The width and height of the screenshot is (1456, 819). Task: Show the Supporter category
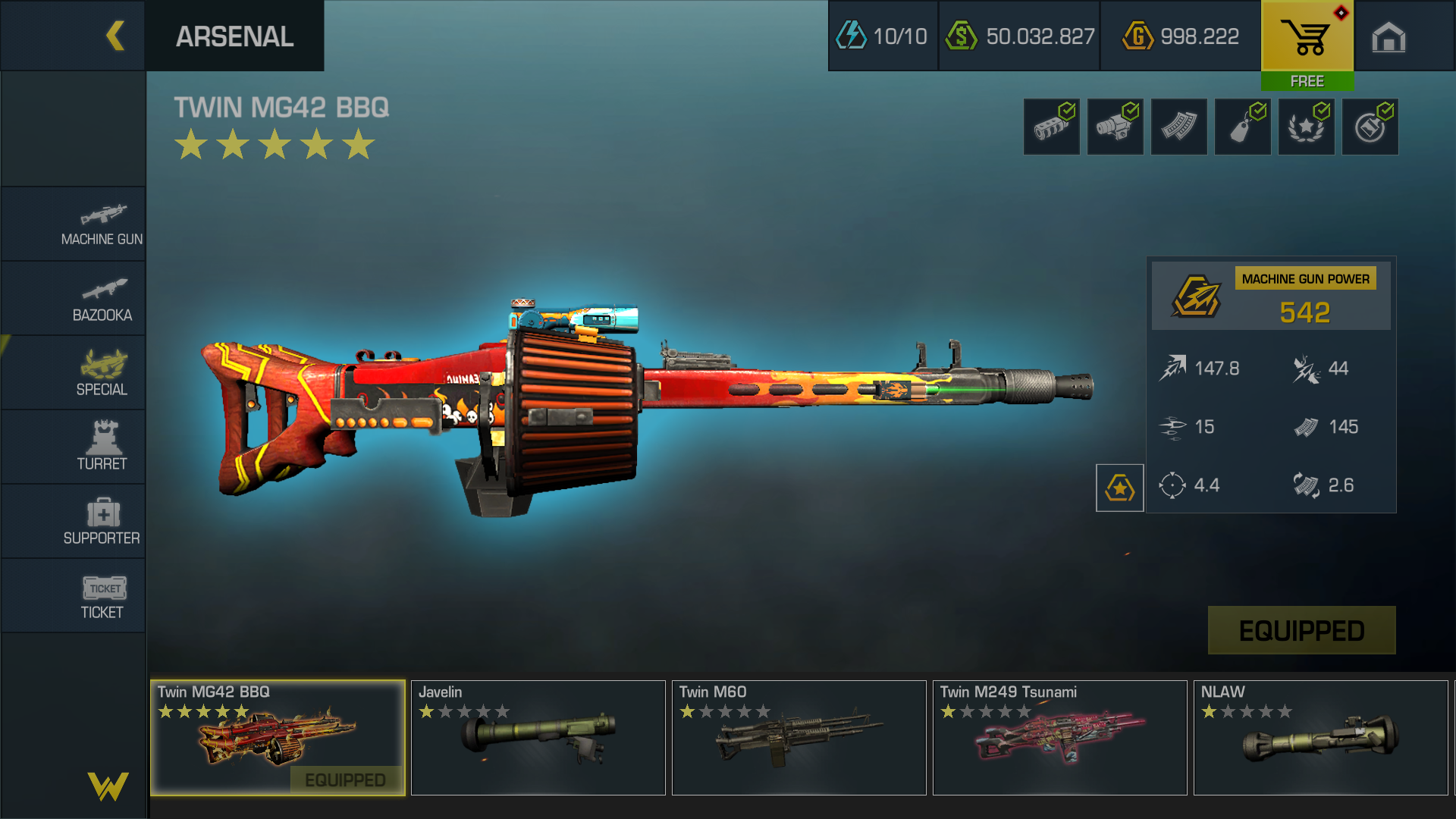point(102,522)
